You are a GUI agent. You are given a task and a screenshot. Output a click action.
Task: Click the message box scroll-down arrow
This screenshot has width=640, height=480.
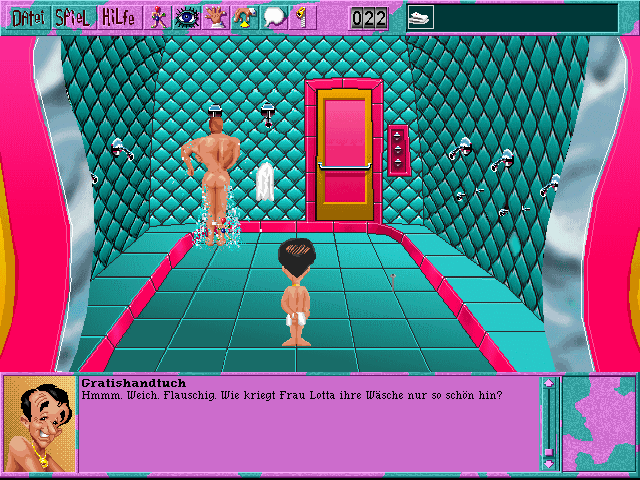tap(548, 463)
